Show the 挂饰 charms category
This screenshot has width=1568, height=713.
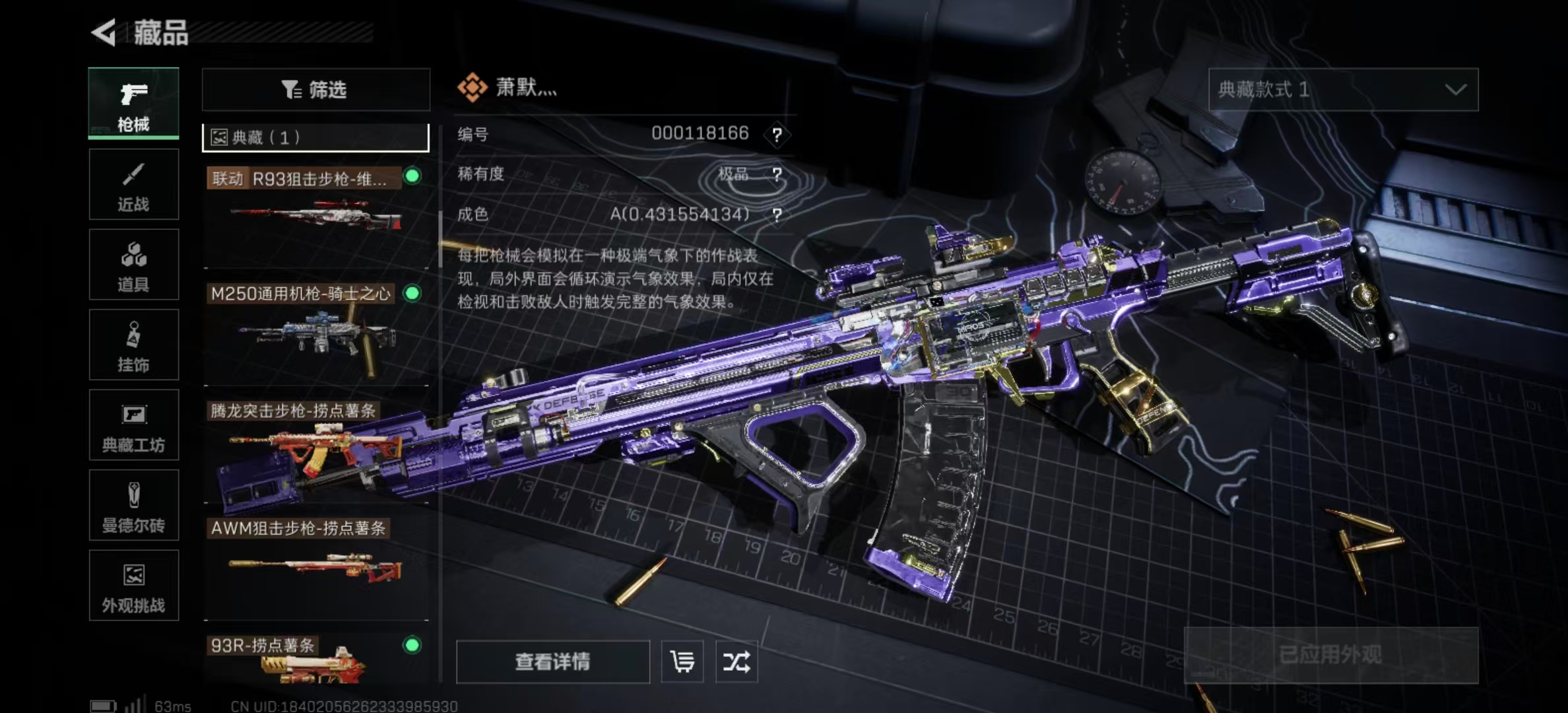pos(133,345)
